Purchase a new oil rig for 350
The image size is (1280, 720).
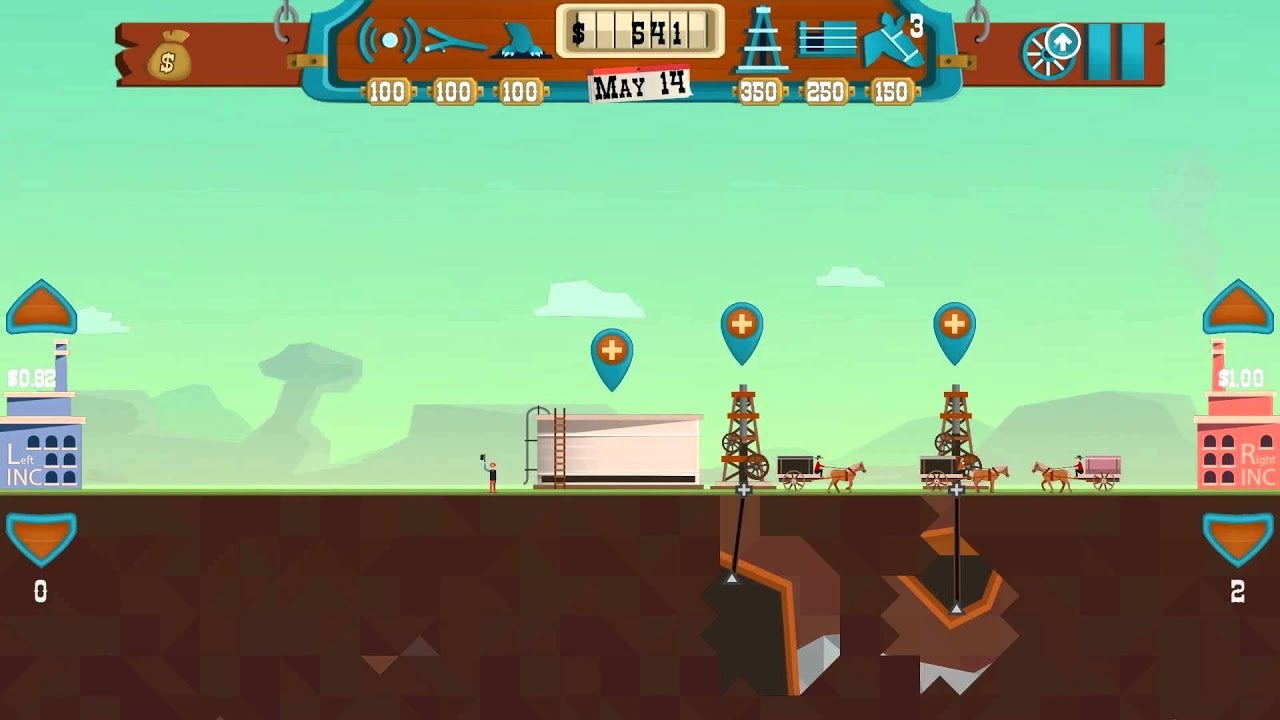(x=762, y=45)
